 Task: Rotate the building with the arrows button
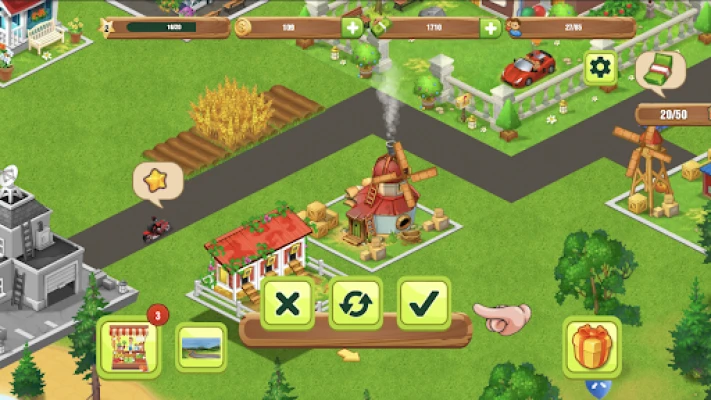click(x=355, y=303)
